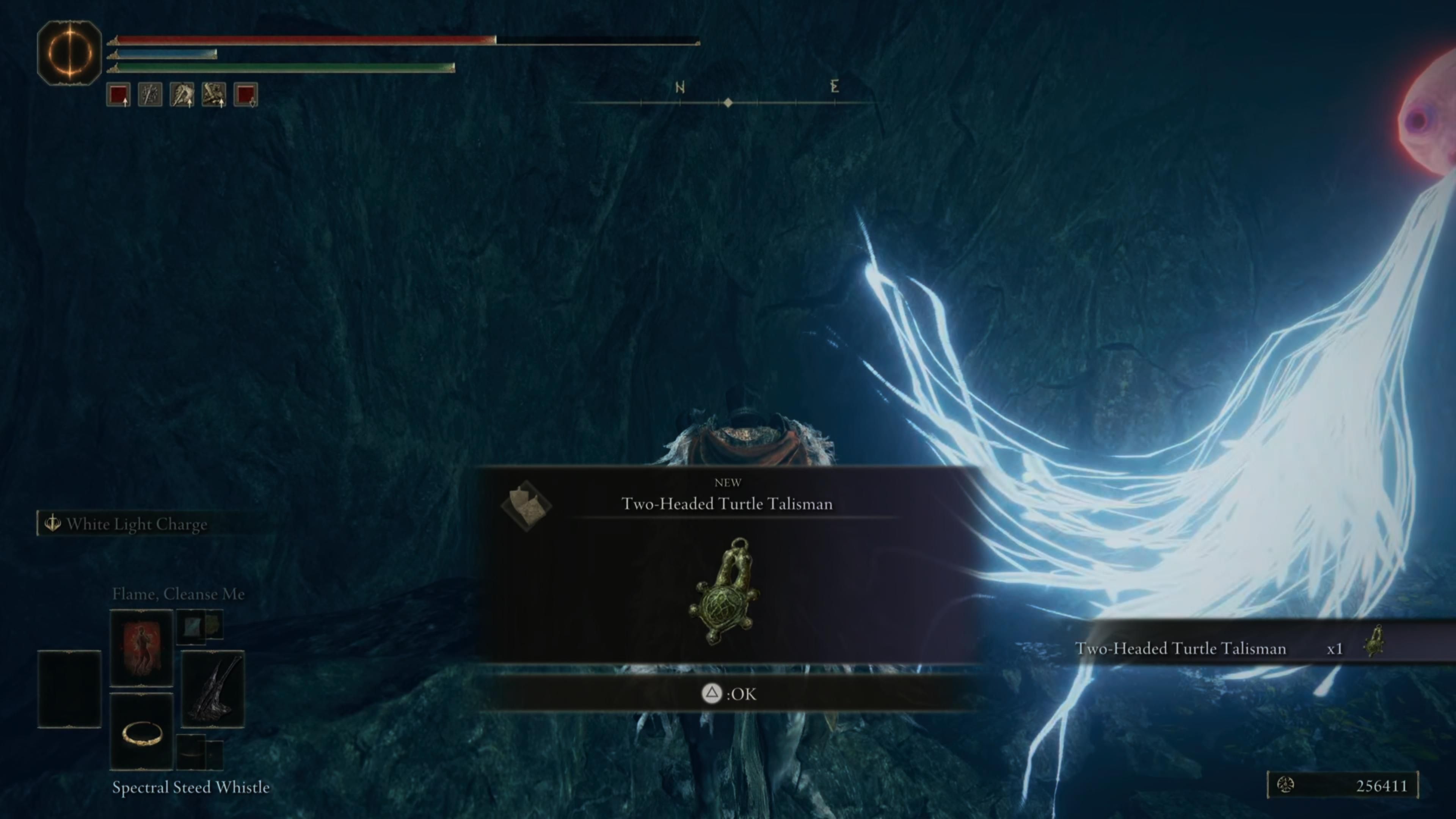1456x819 pixels.
Task: Select the Flame, Cleanse Me spell slot
Action: pyautogui.click(x=141, y=646)
